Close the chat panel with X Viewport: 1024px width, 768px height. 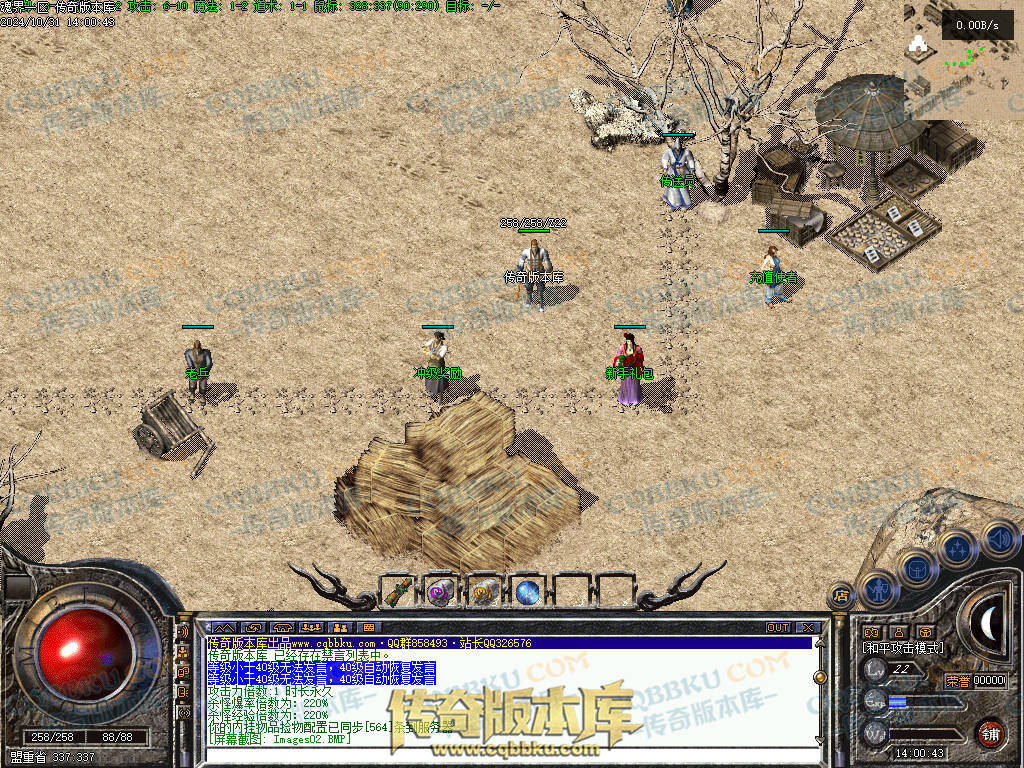coord(809,627)
